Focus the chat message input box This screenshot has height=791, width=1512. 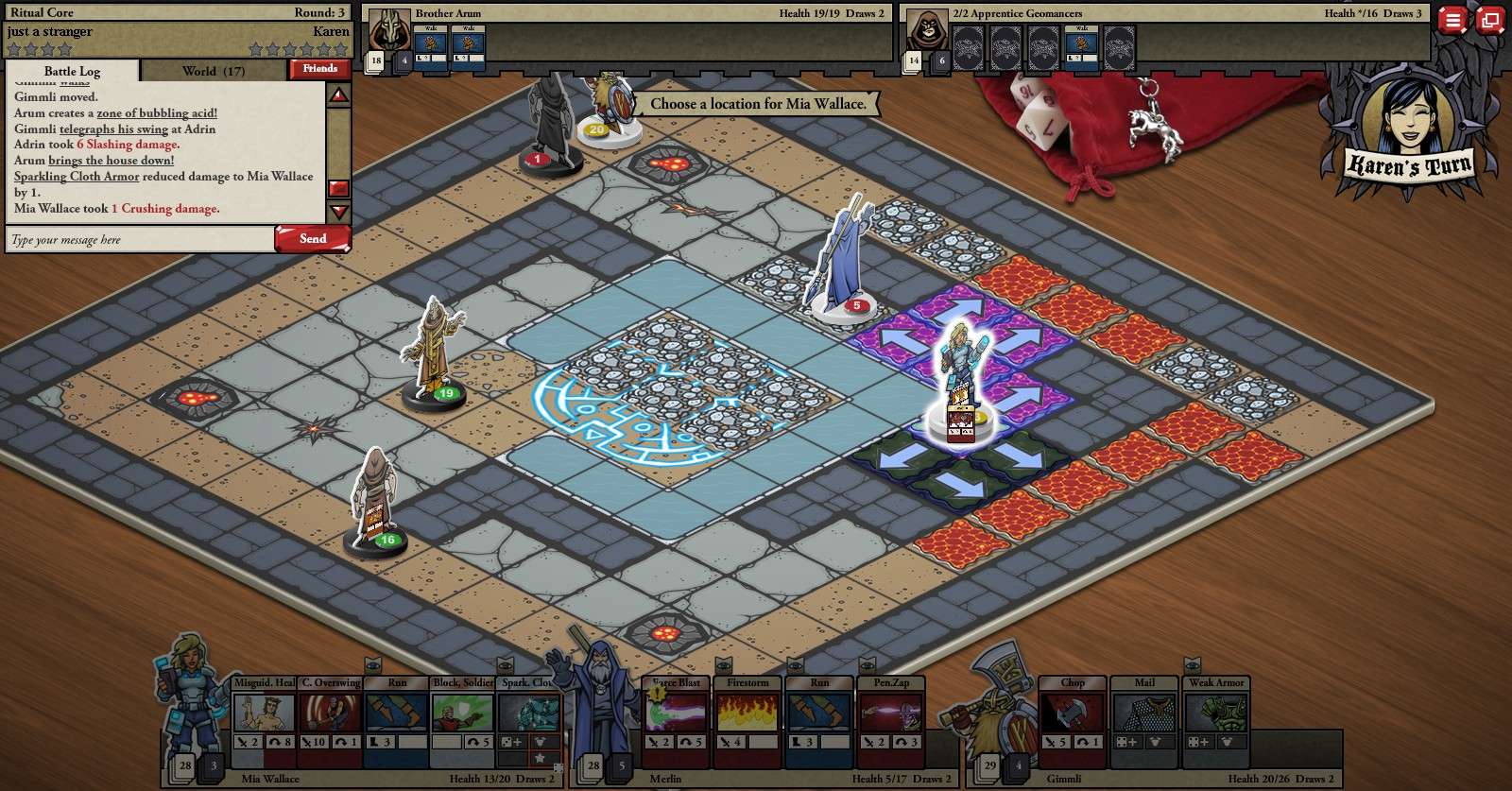coord(140,240)
